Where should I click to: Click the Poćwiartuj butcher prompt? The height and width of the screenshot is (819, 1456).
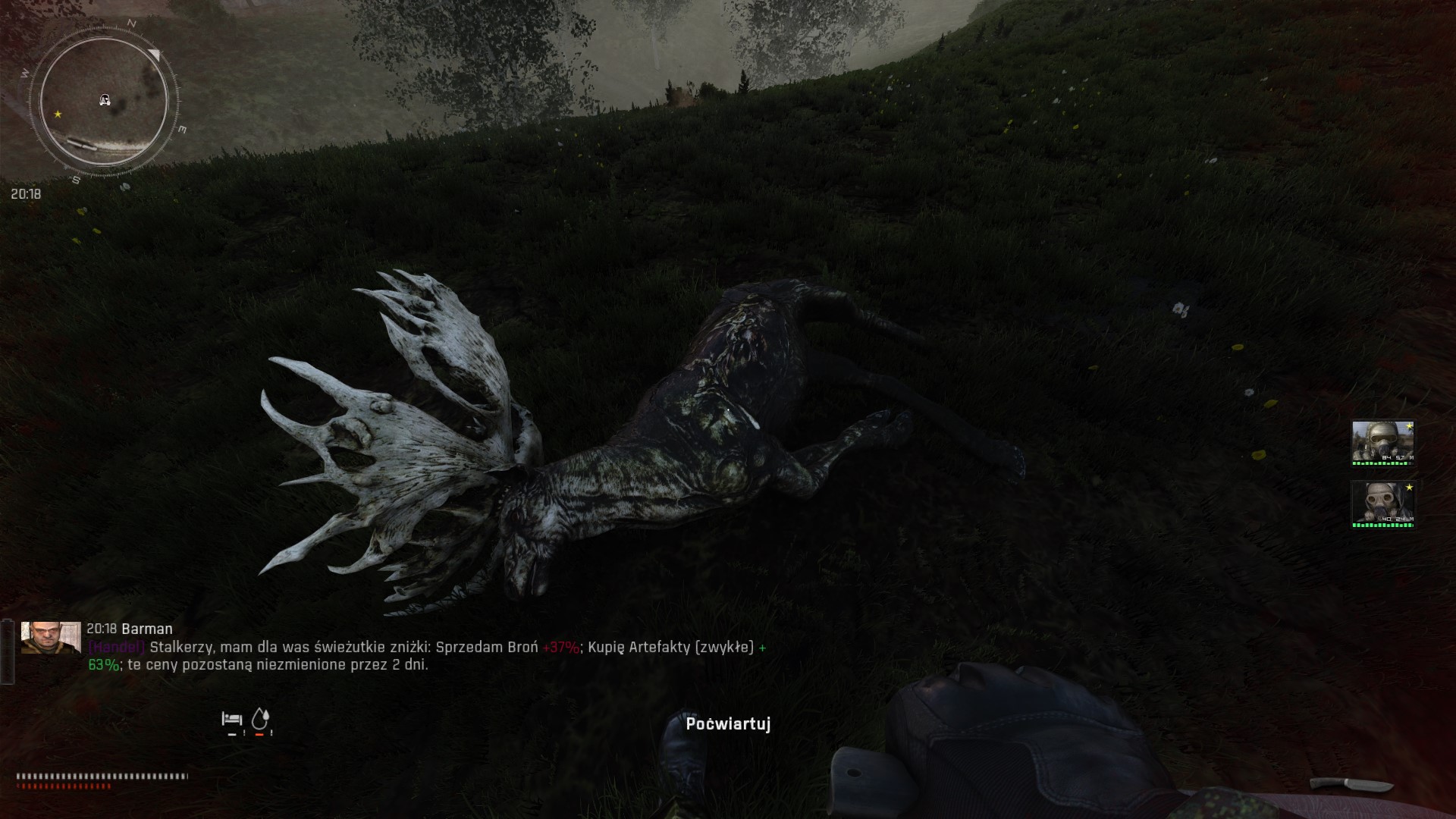[x=728, y=724]
